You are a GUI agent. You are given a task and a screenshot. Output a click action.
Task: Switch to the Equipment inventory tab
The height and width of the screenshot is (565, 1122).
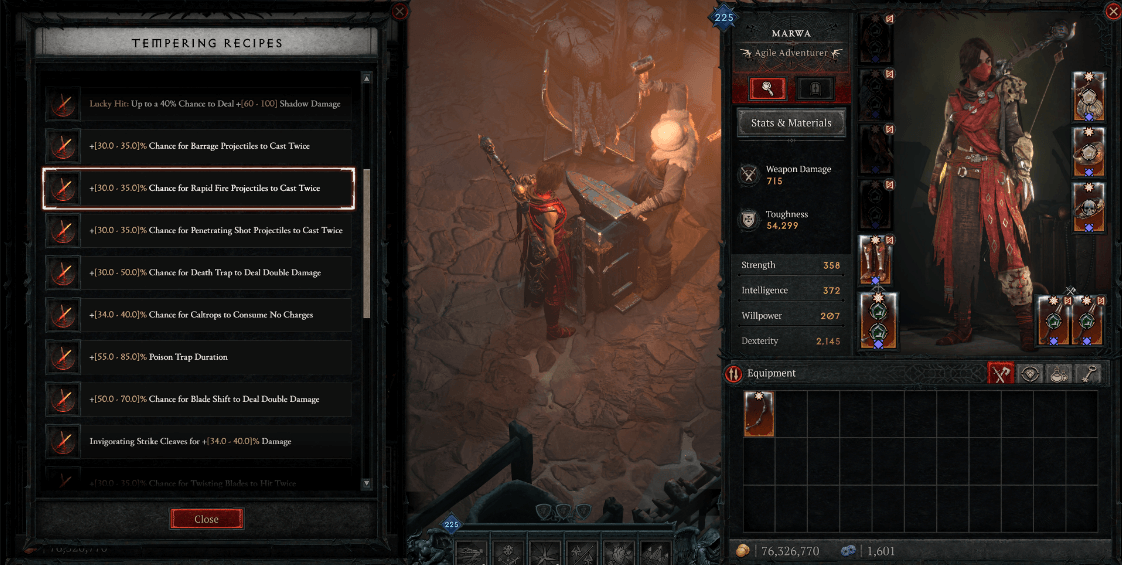click(x=1001, y=374)
